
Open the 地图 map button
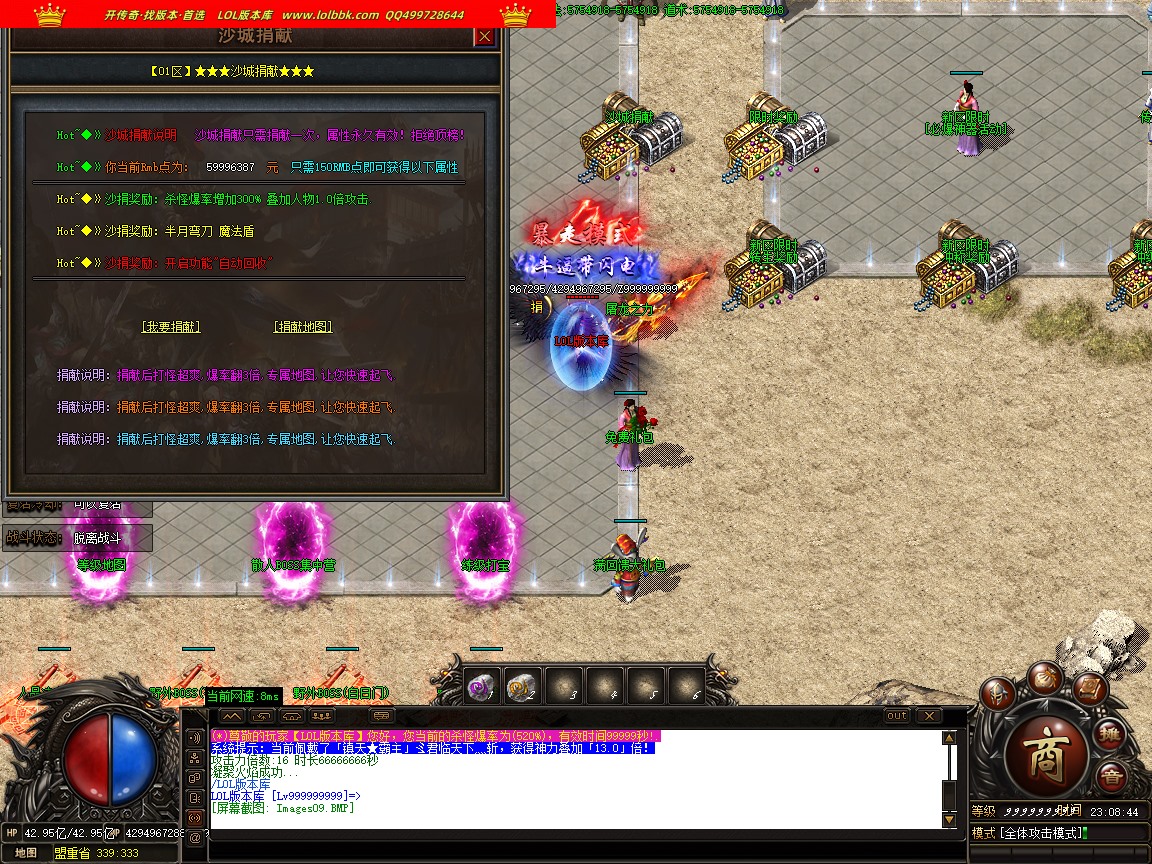26,853
